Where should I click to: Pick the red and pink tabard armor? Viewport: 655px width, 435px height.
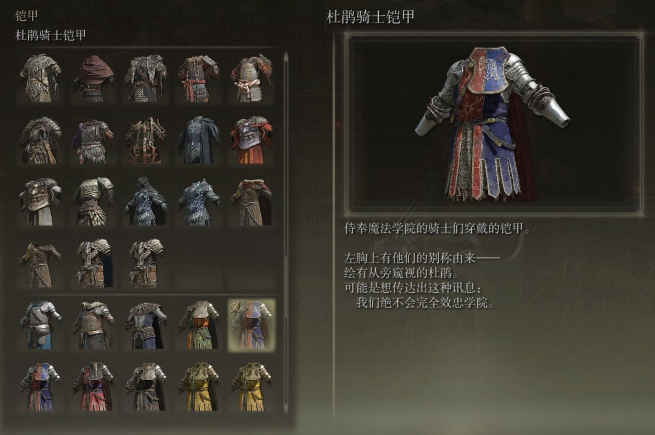click(93, 387)
